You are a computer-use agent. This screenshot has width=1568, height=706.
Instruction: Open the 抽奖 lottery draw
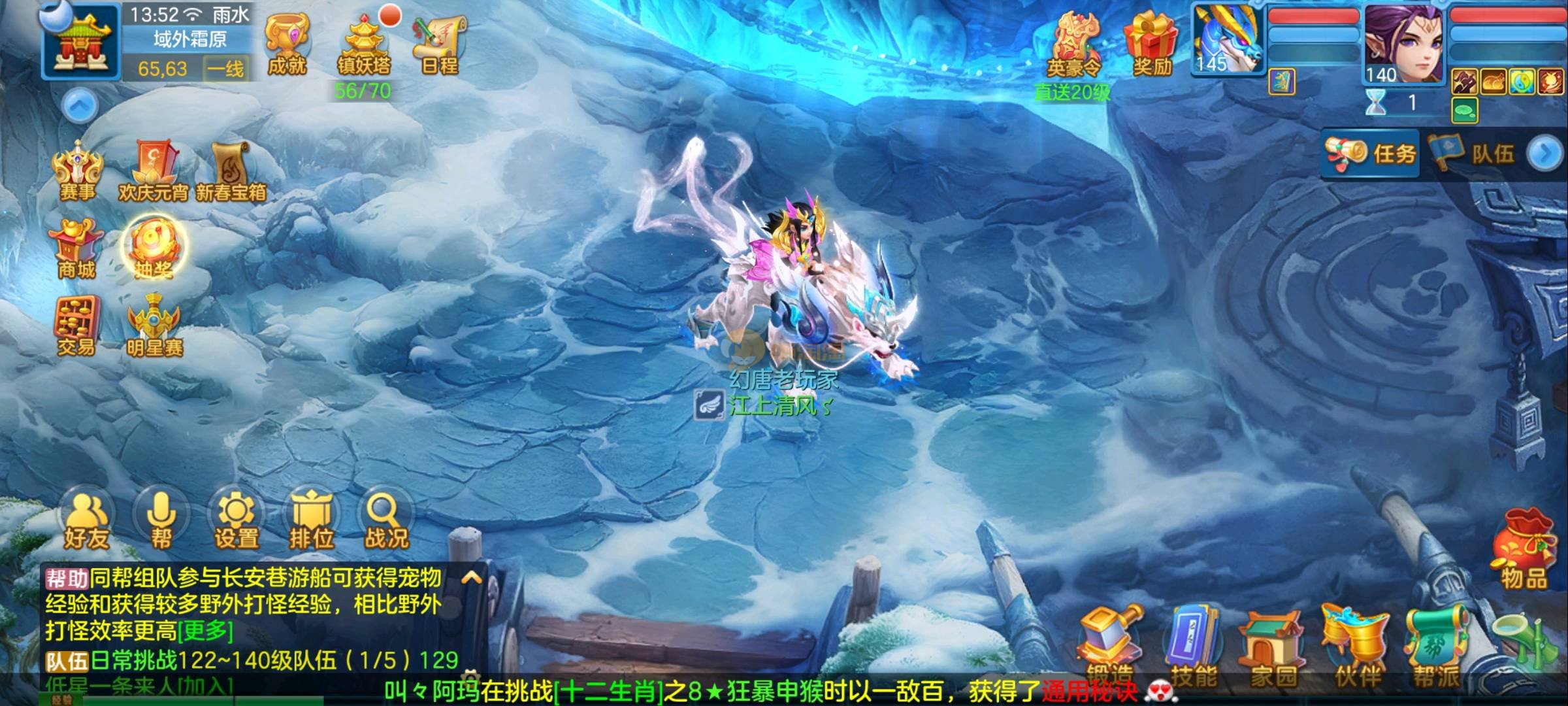(154, 248)
